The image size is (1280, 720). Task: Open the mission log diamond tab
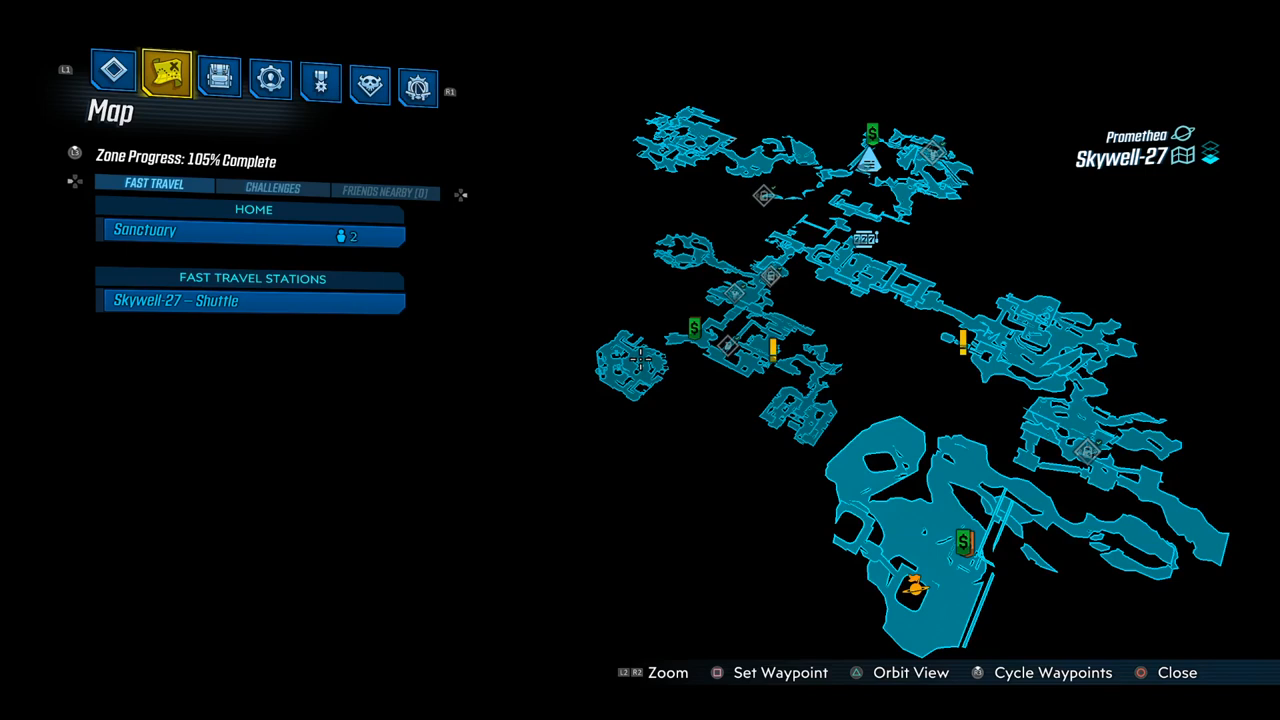tap(114, 71)
